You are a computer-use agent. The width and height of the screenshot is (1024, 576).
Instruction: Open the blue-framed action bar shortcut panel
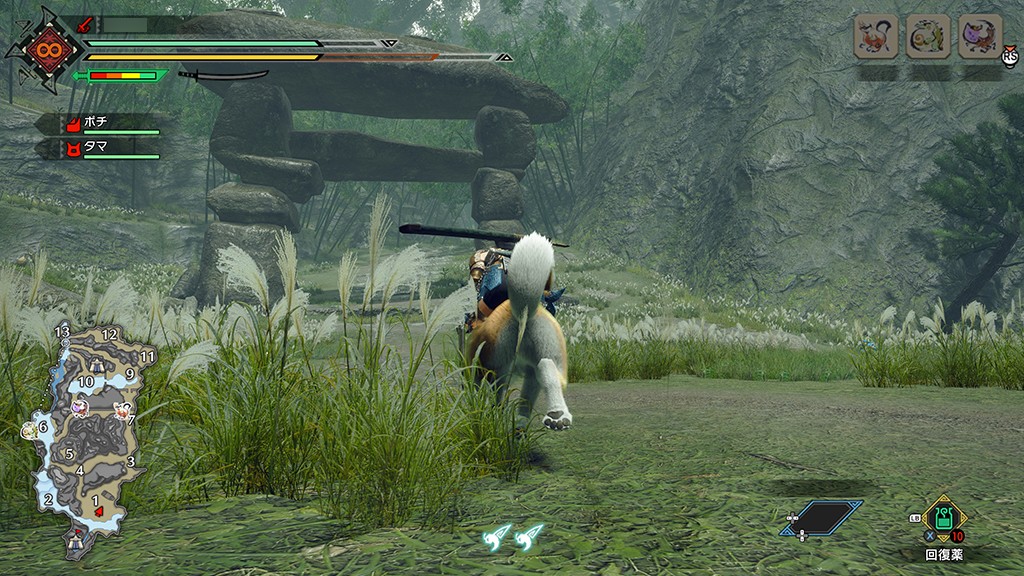(821, 518)
